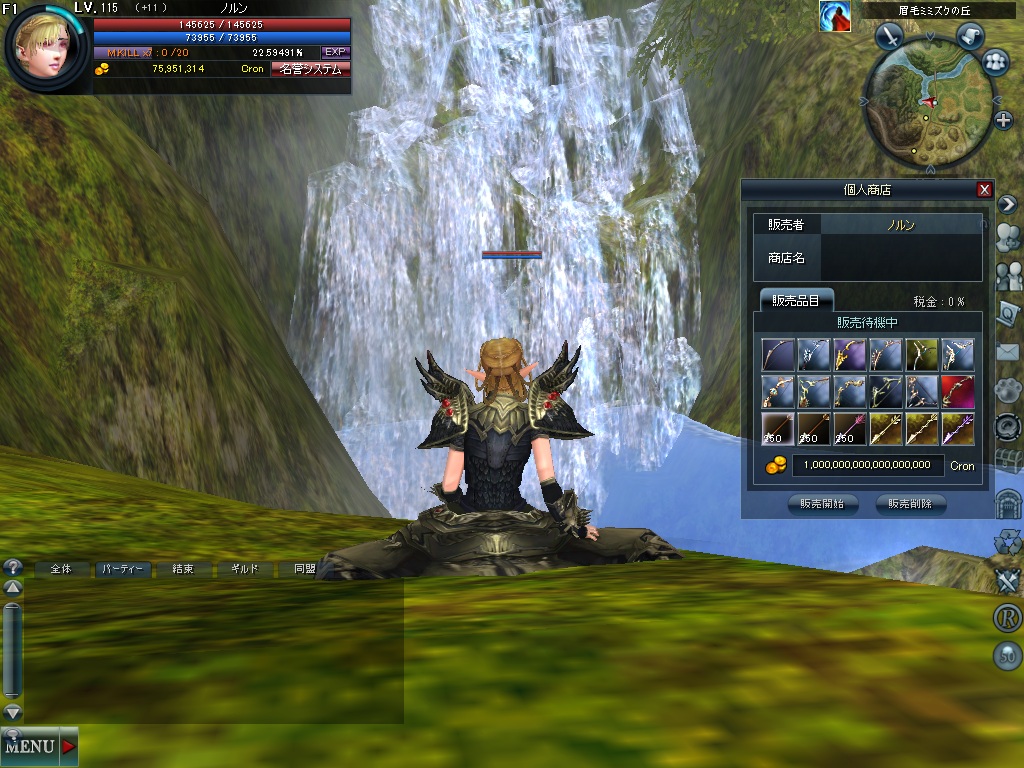1024x768 pixels.
Task: Click the sword icon on the minimap
Action: pyautogui.click(x=889, y=37)
